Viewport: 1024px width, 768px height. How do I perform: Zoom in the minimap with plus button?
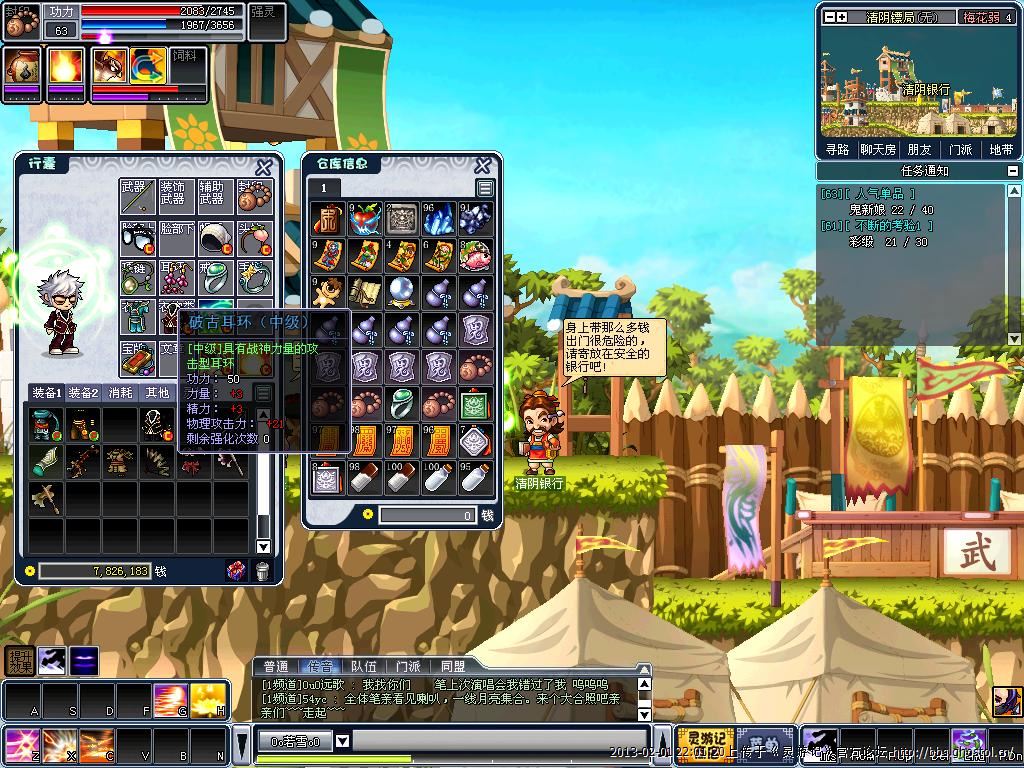[842, 17]
